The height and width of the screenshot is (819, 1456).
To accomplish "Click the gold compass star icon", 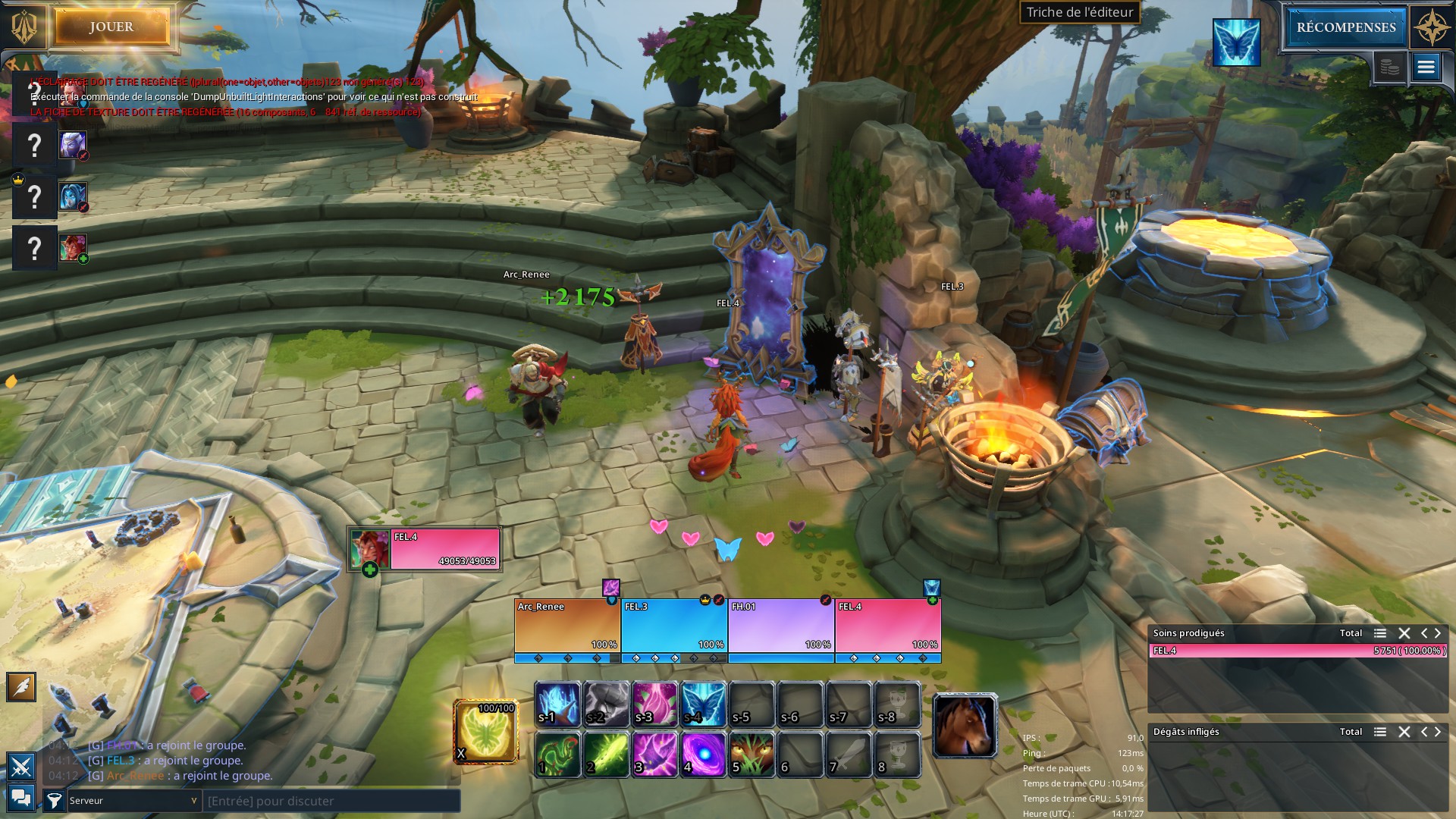I will tap(1431, 29).
